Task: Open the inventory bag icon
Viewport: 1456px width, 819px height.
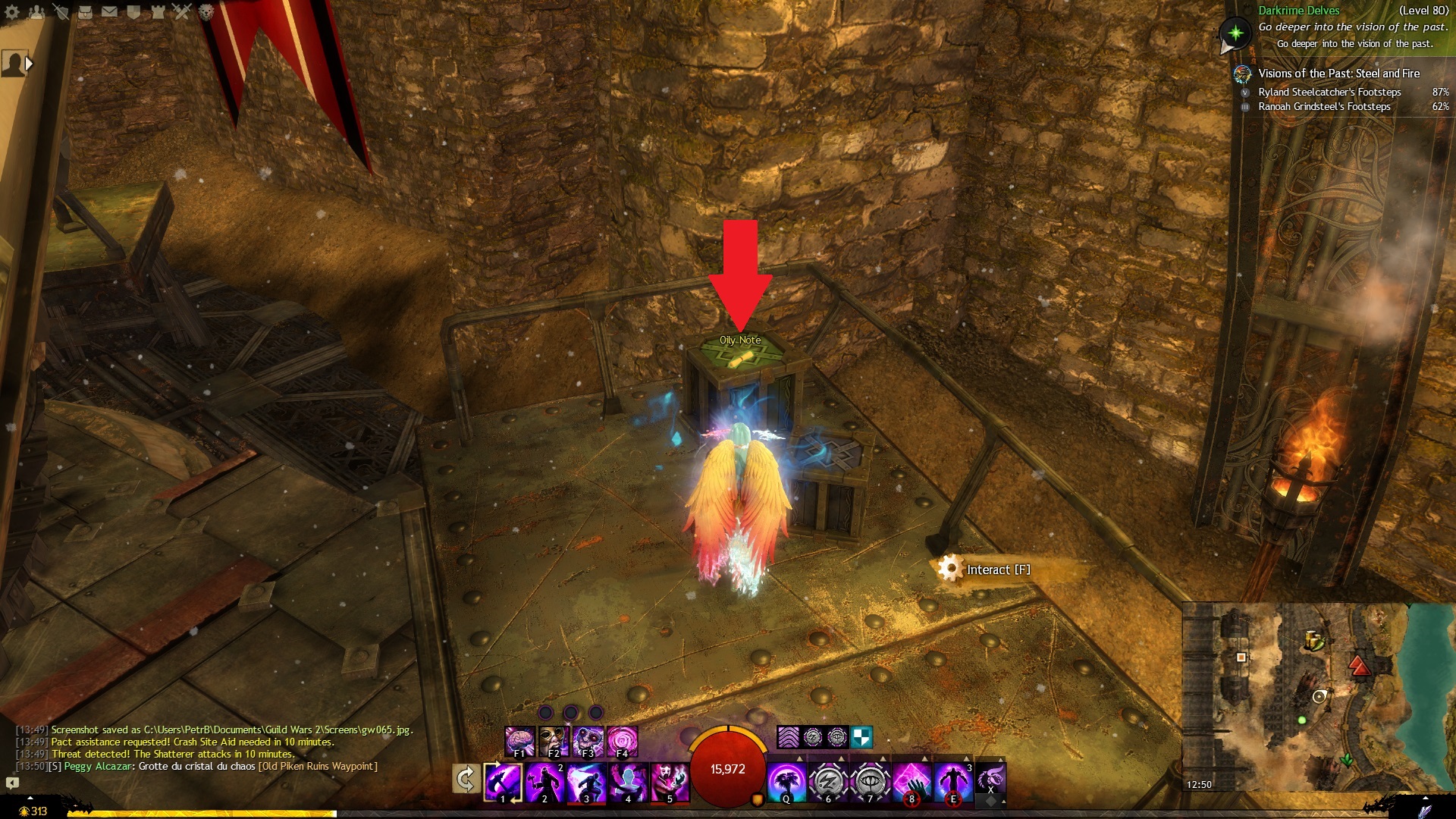Action: click(86, 12)
